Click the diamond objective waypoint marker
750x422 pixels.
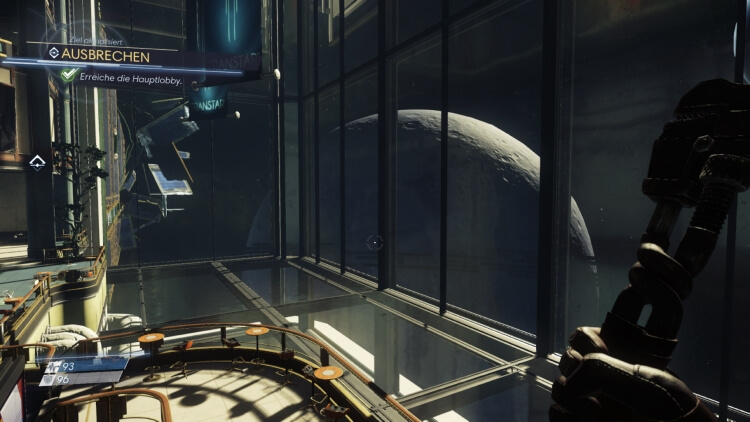pyautogui.click(x=37, y=161)
